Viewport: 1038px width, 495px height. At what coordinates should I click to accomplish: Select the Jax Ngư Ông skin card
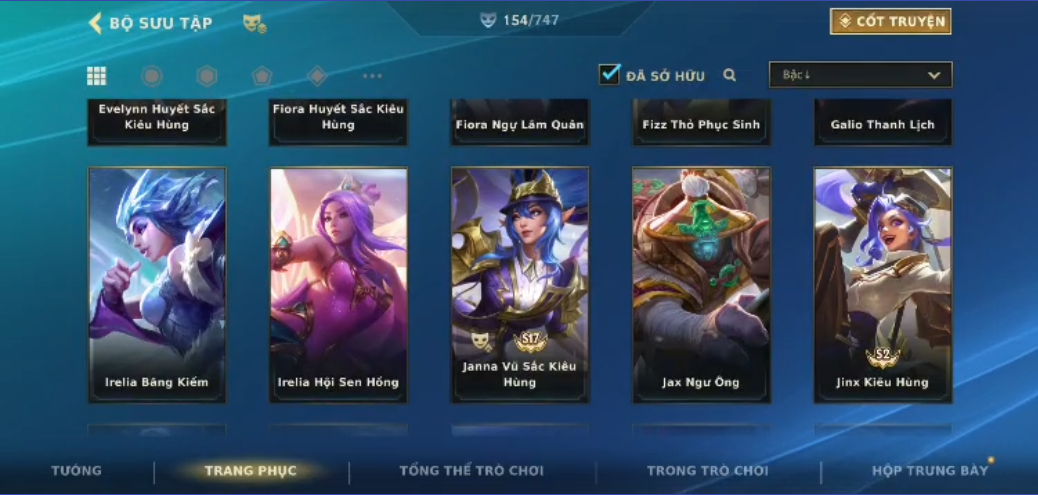pos(701,284)
